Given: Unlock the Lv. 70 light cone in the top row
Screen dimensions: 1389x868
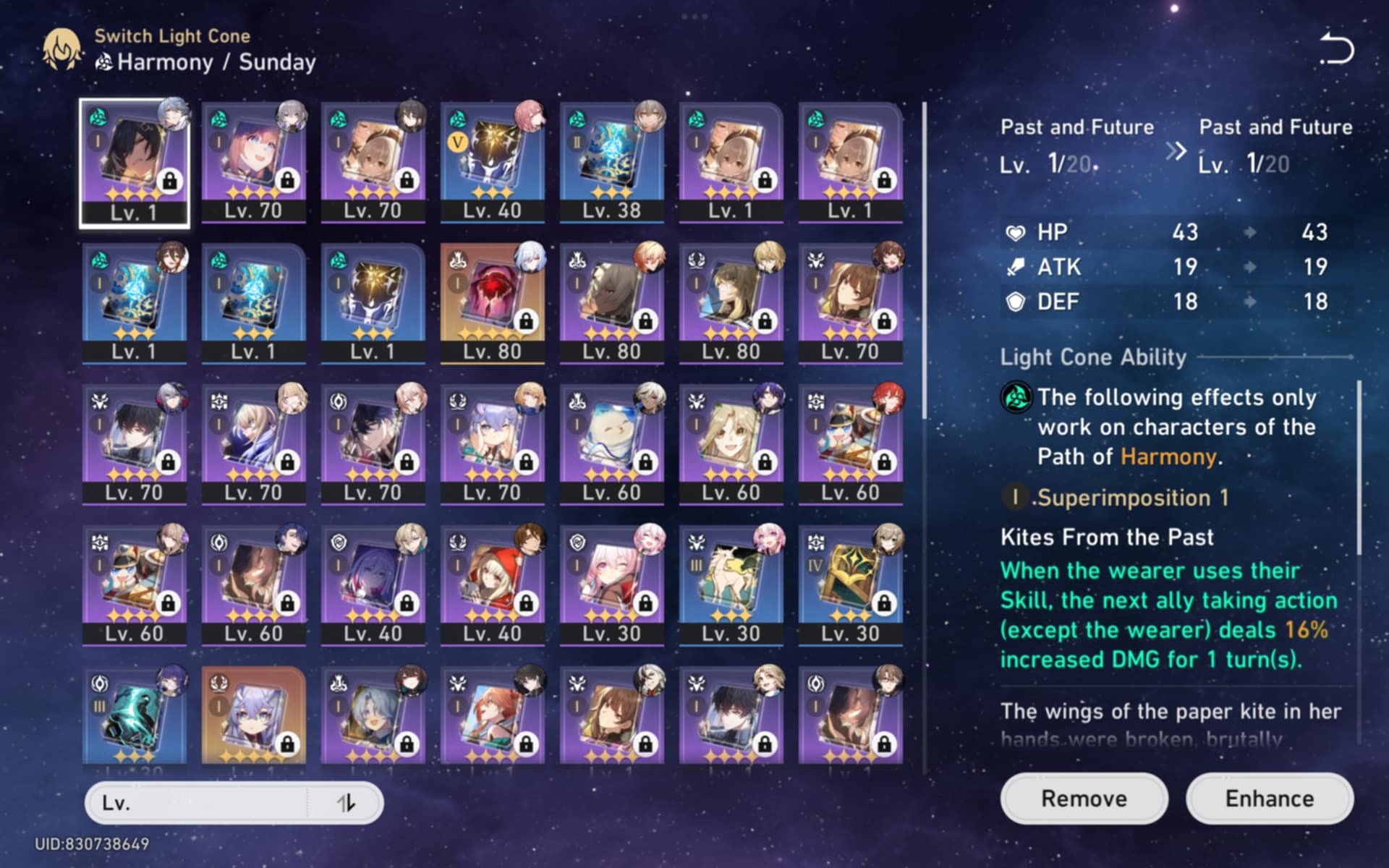Looking at the screenshot, I should [x=289, y=182].
